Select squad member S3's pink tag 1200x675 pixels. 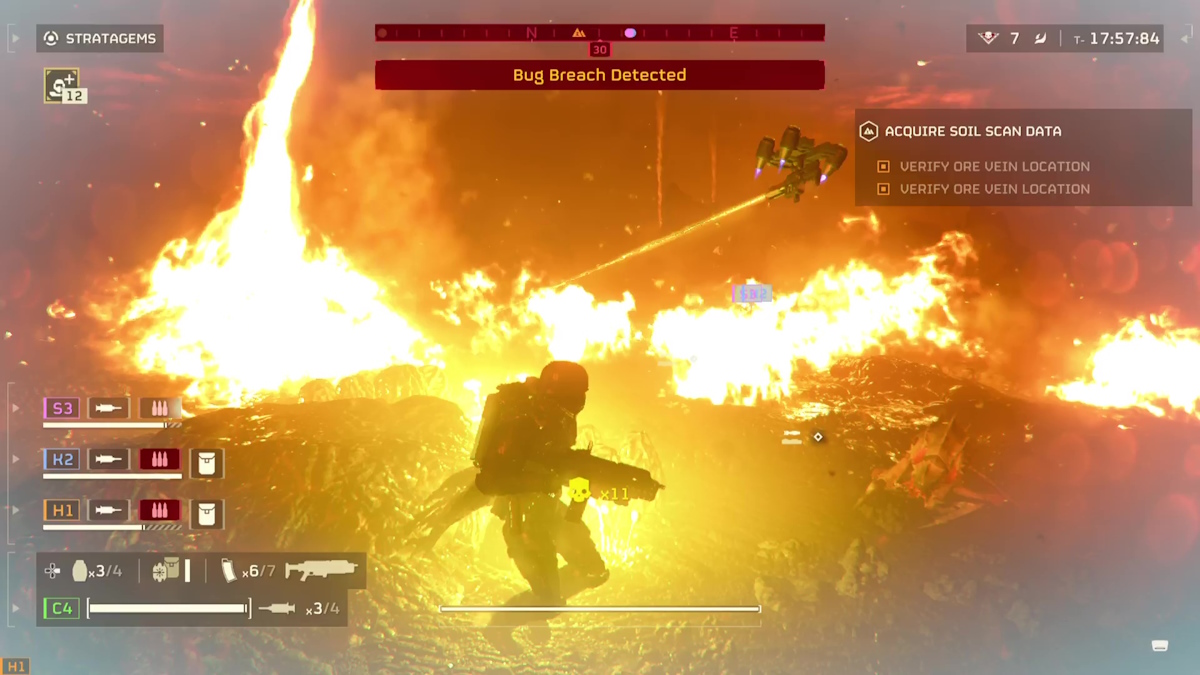tap(62, 408)
